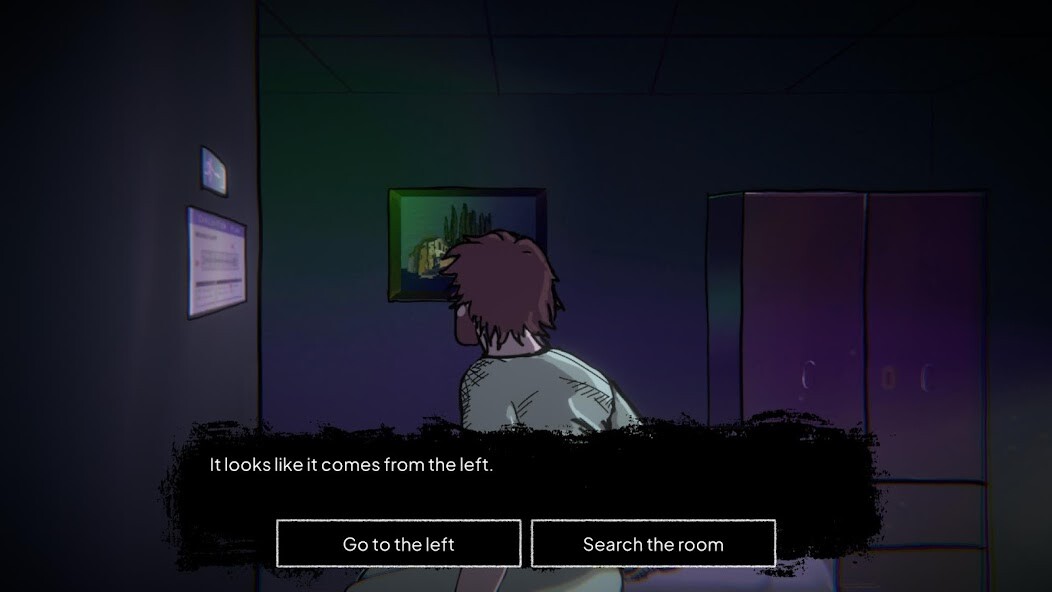This screenshot has height=592, width=1052.
Task: Choose the "Go to the left" option
Action: [398, 544]
